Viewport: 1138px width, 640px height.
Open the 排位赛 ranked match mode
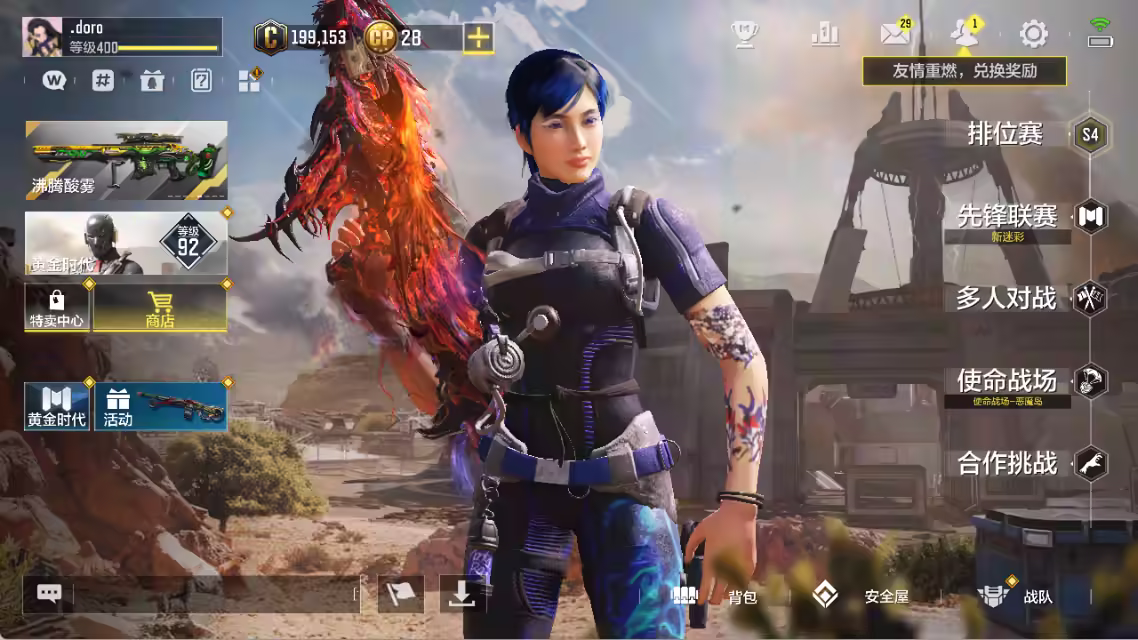(1006, 134)
